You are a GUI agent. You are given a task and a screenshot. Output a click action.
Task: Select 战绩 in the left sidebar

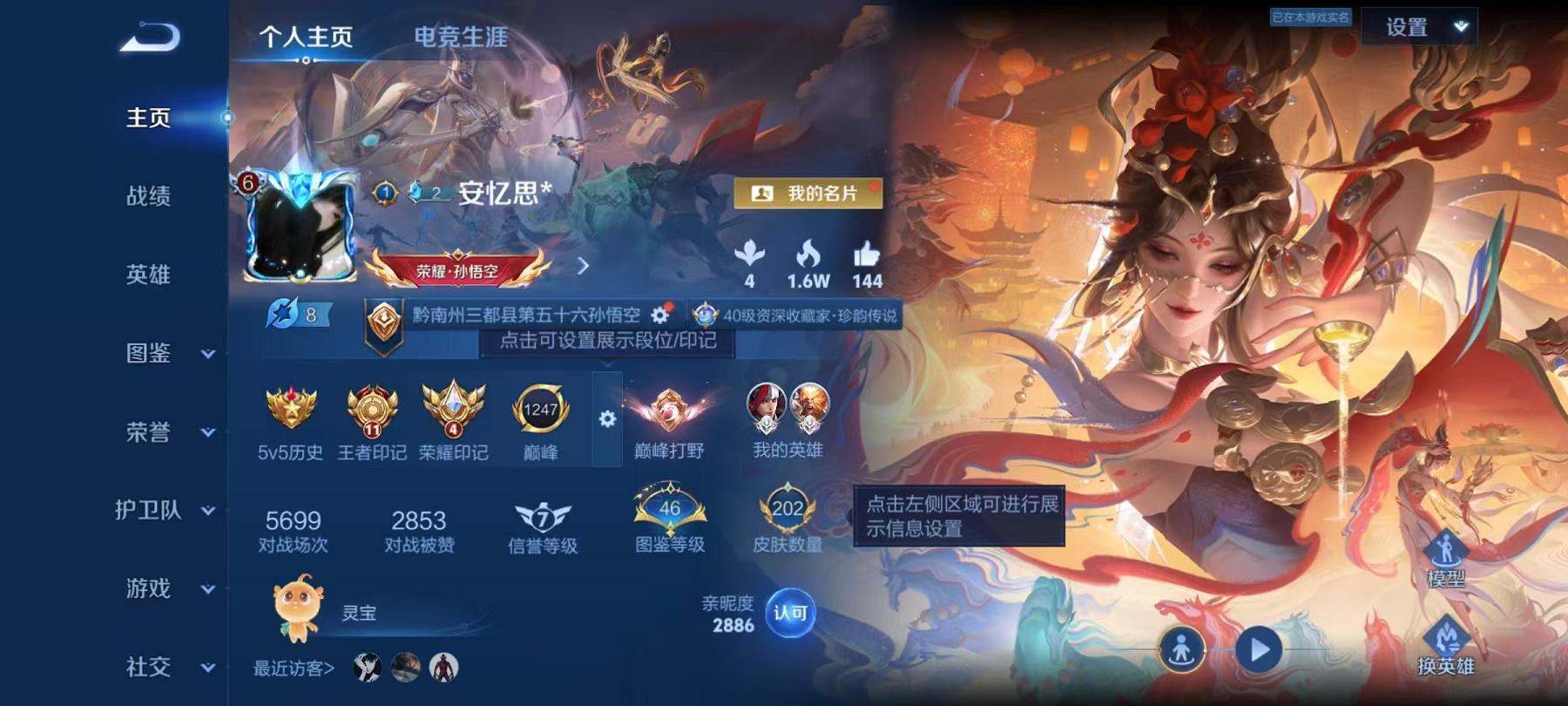148,197
